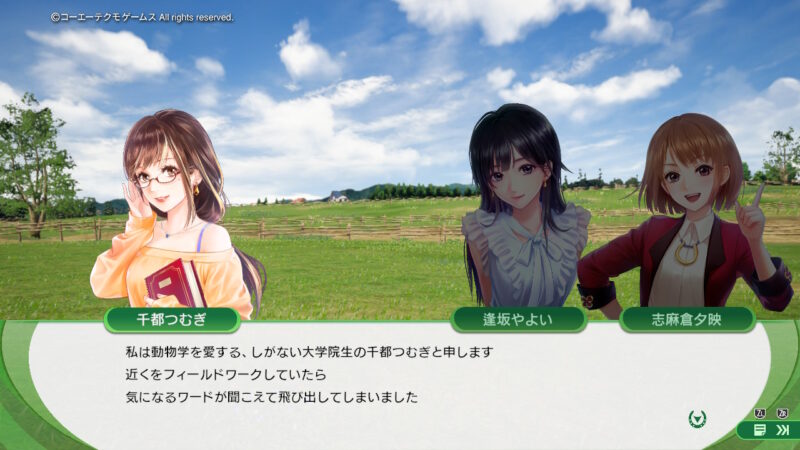
Task: Open the dialogue log icon
Action: [760, 430]
